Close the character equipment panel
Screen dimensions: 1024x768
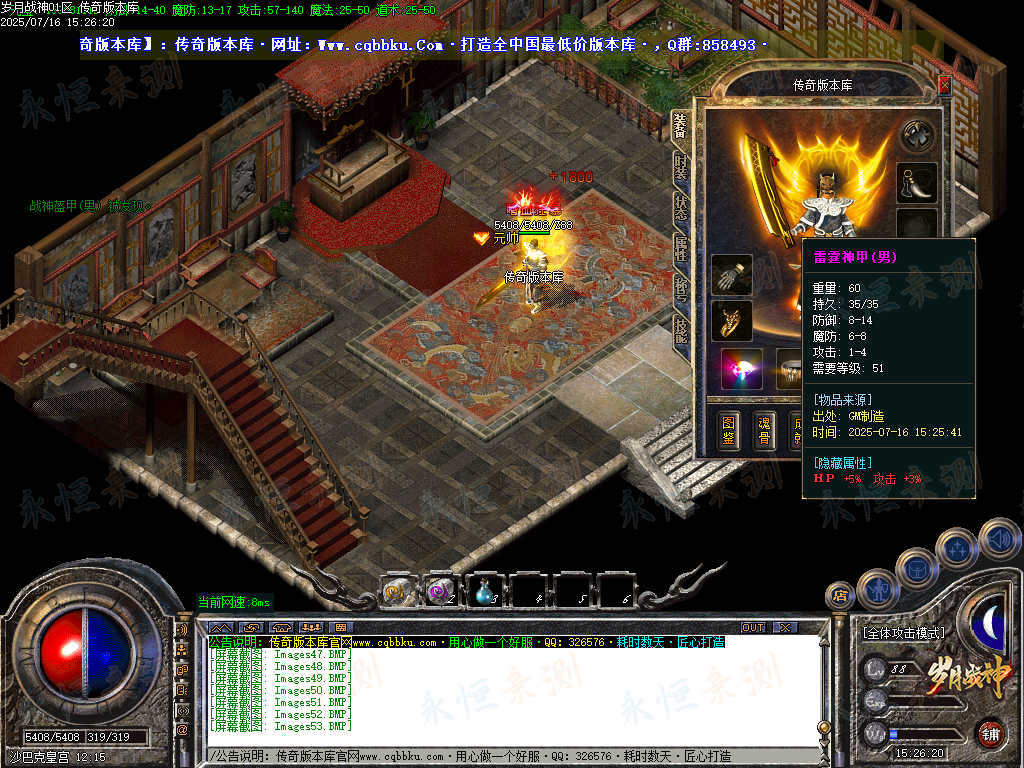pyautogui.click(x=944, y=86)
